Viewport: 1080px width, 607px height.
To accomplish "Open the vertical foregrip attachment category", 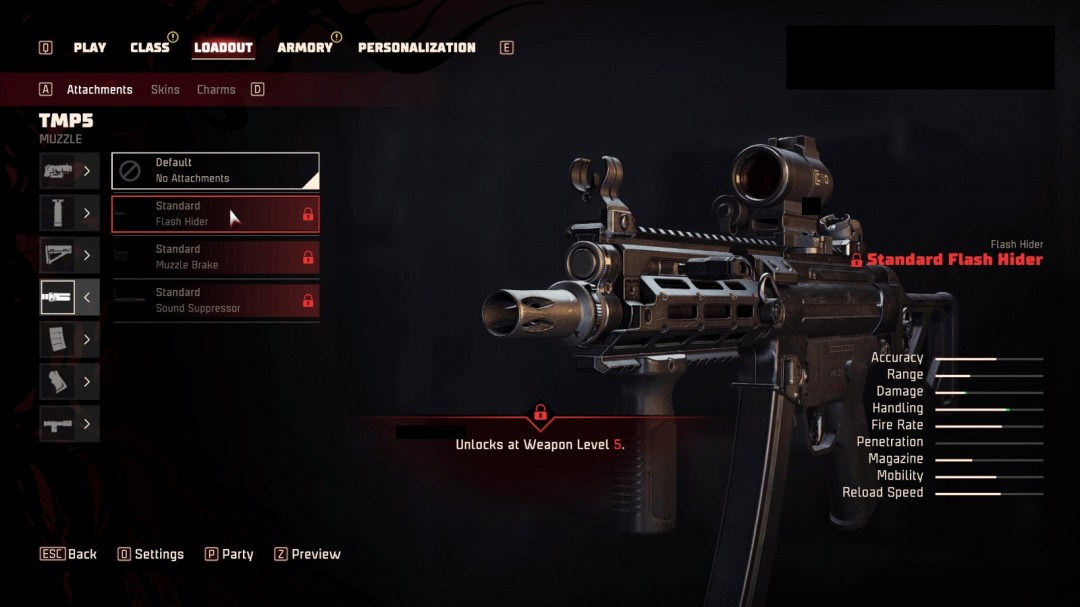I will pos(69,213).
